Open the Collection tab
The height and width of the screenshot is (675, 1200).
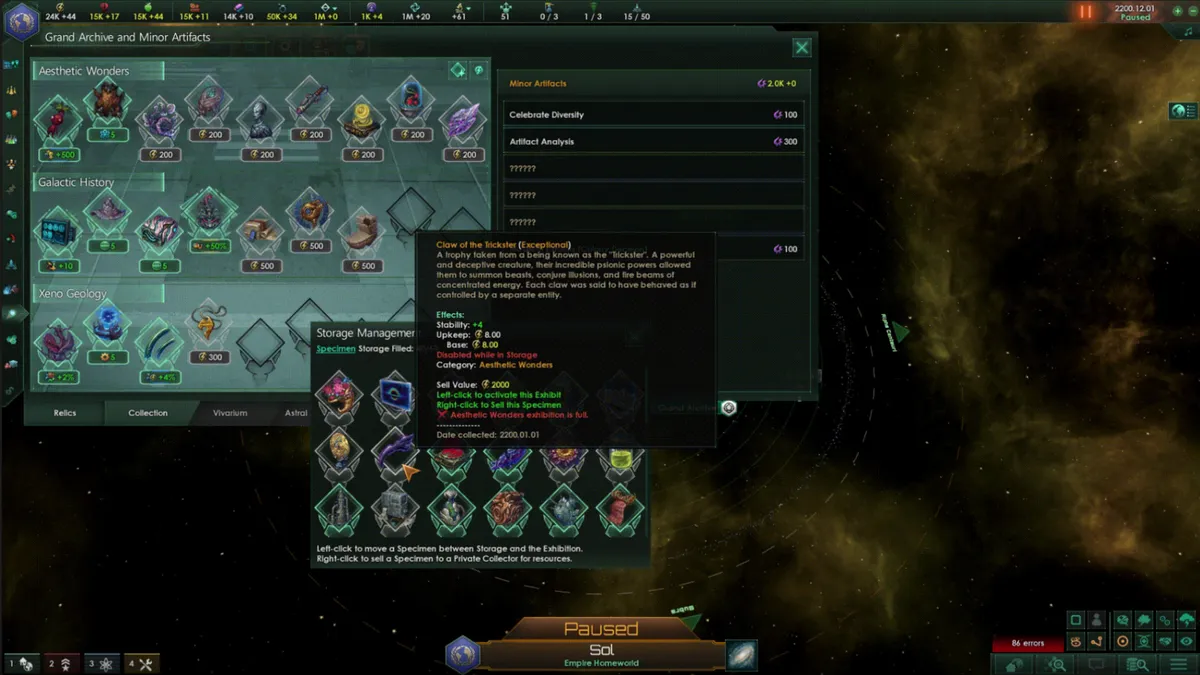[148, 412]
